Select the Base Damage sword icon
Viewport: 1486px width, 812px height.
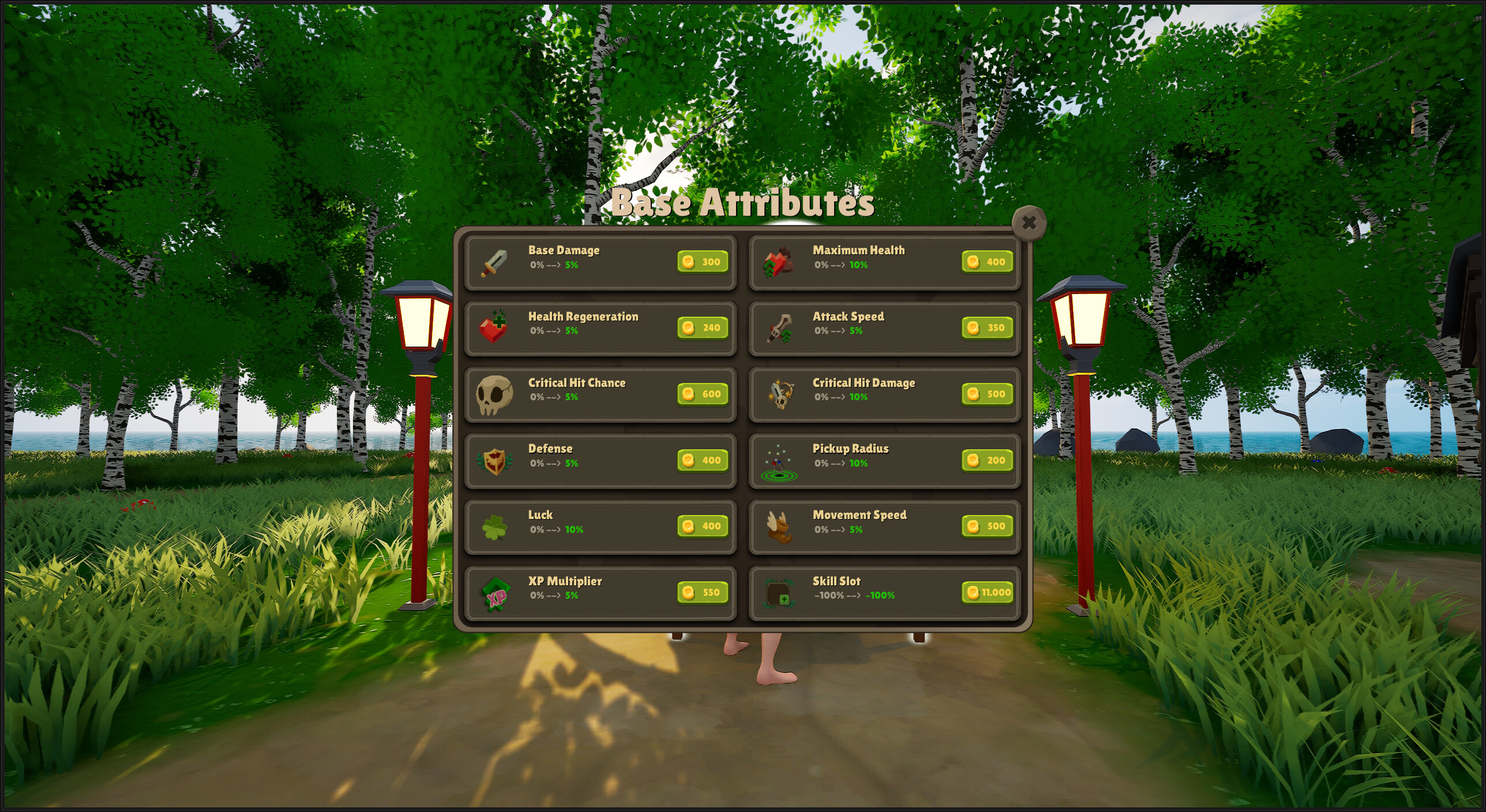tap(493, 262)
